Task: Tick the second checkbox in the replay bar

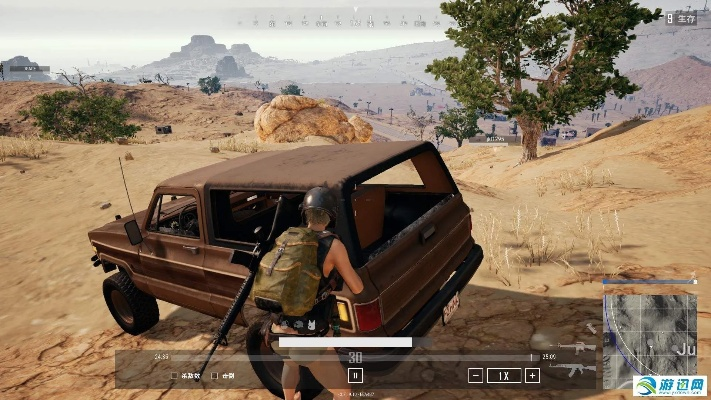Action: click(214, 376)
